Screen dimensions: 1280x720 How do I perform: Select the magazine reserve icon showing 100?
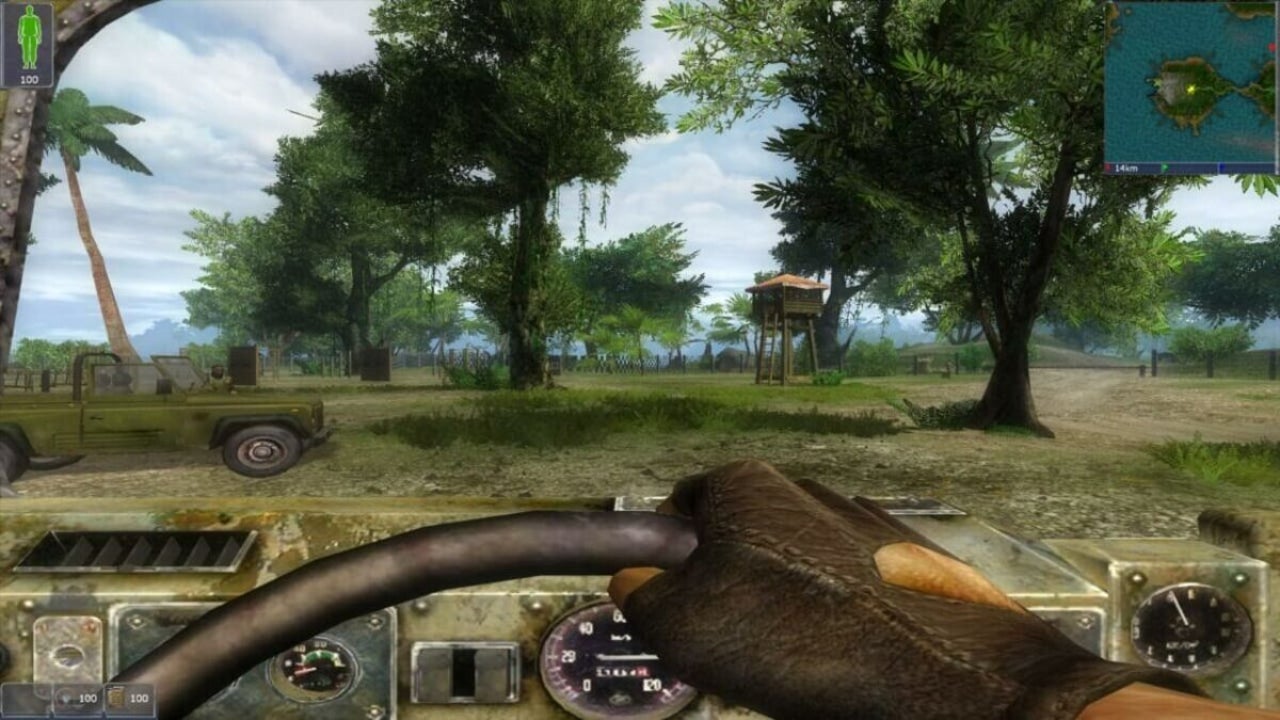115,697
